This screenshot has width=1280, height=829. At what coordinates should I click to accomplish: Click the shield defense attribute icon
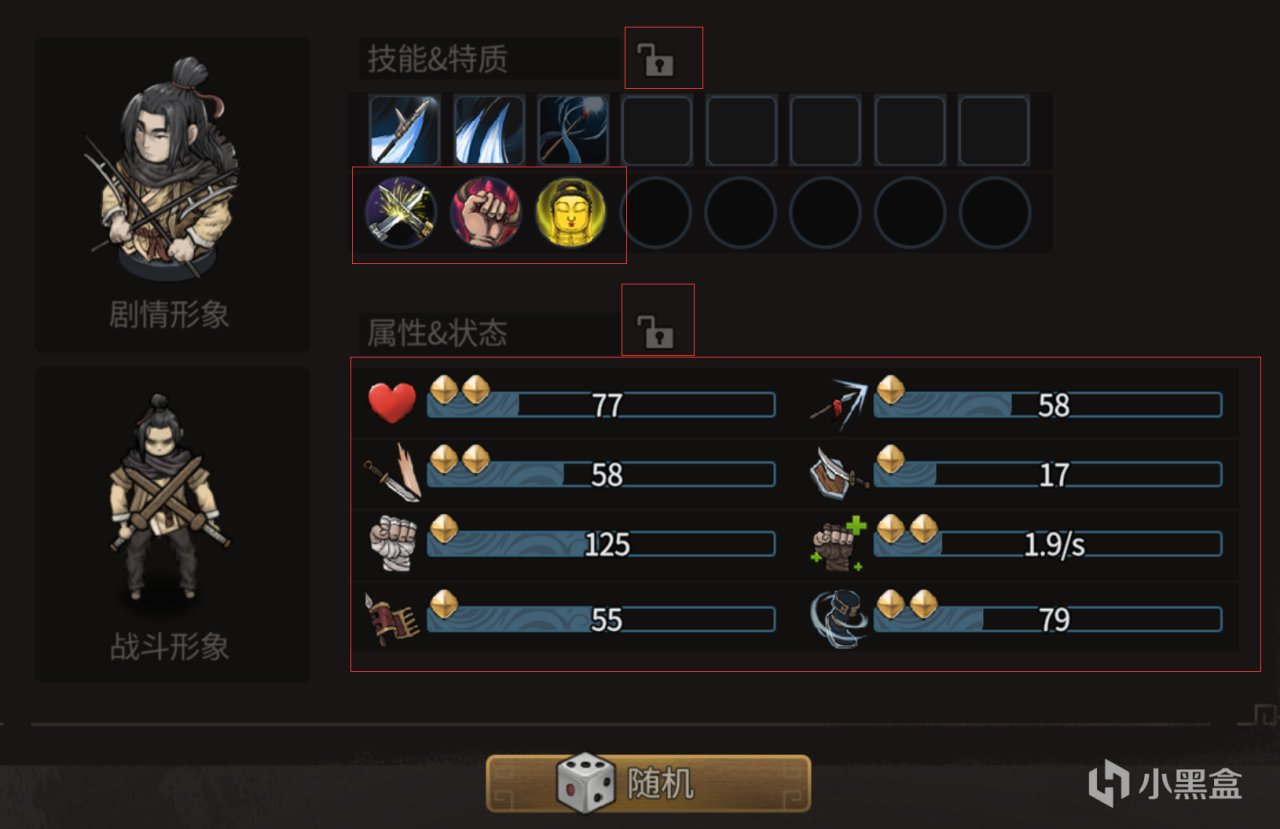(836, 473)
